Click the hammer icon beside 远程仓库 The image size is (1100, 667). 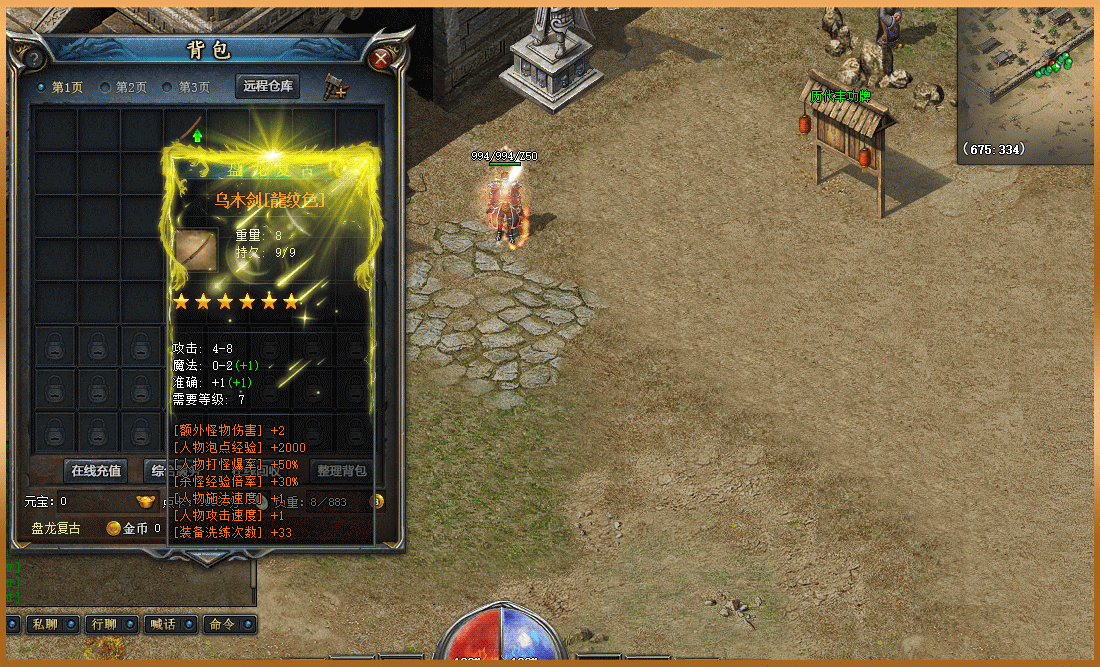[x=335, y=87]
